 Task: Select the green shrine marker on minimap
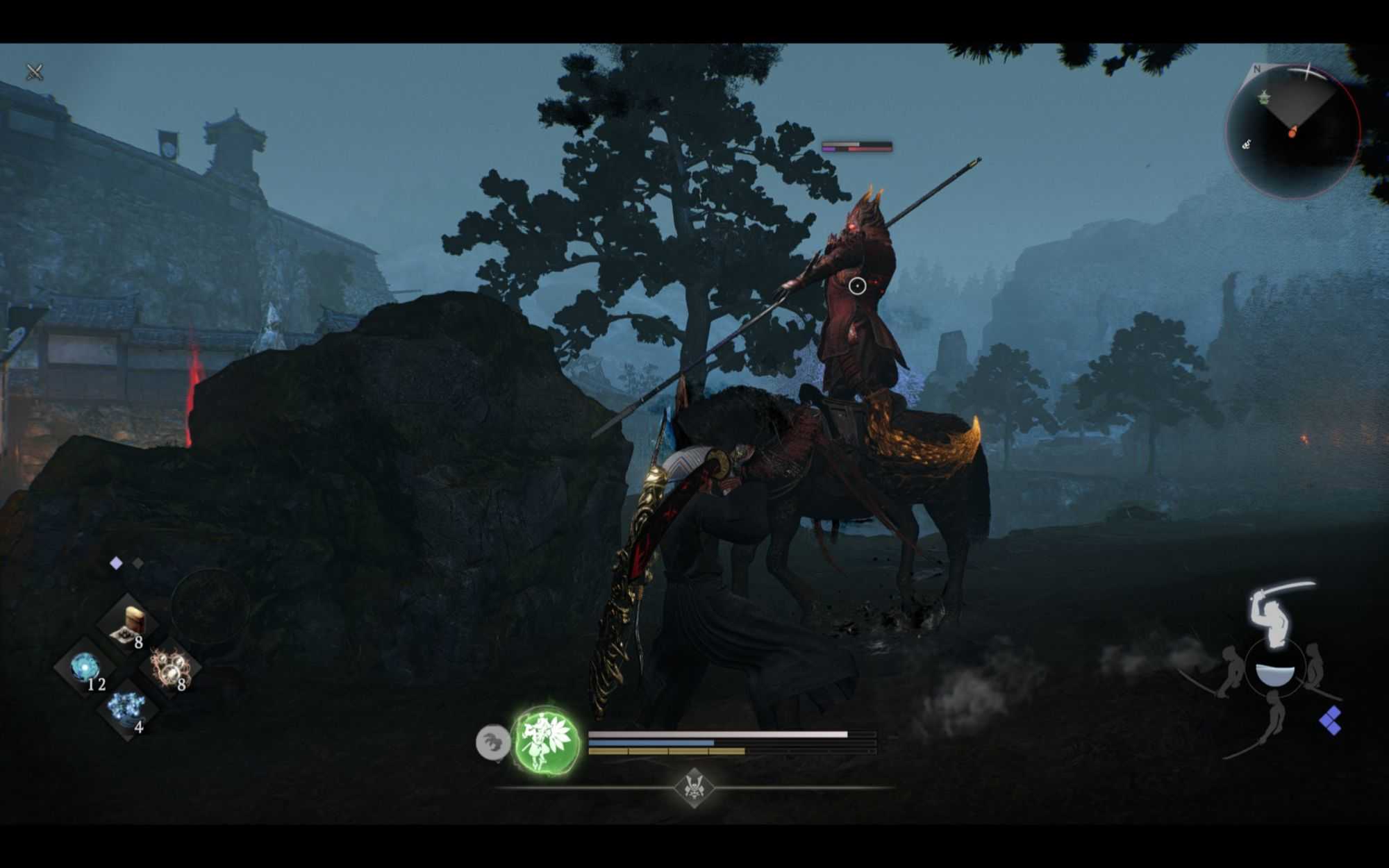pos(1264,97)
